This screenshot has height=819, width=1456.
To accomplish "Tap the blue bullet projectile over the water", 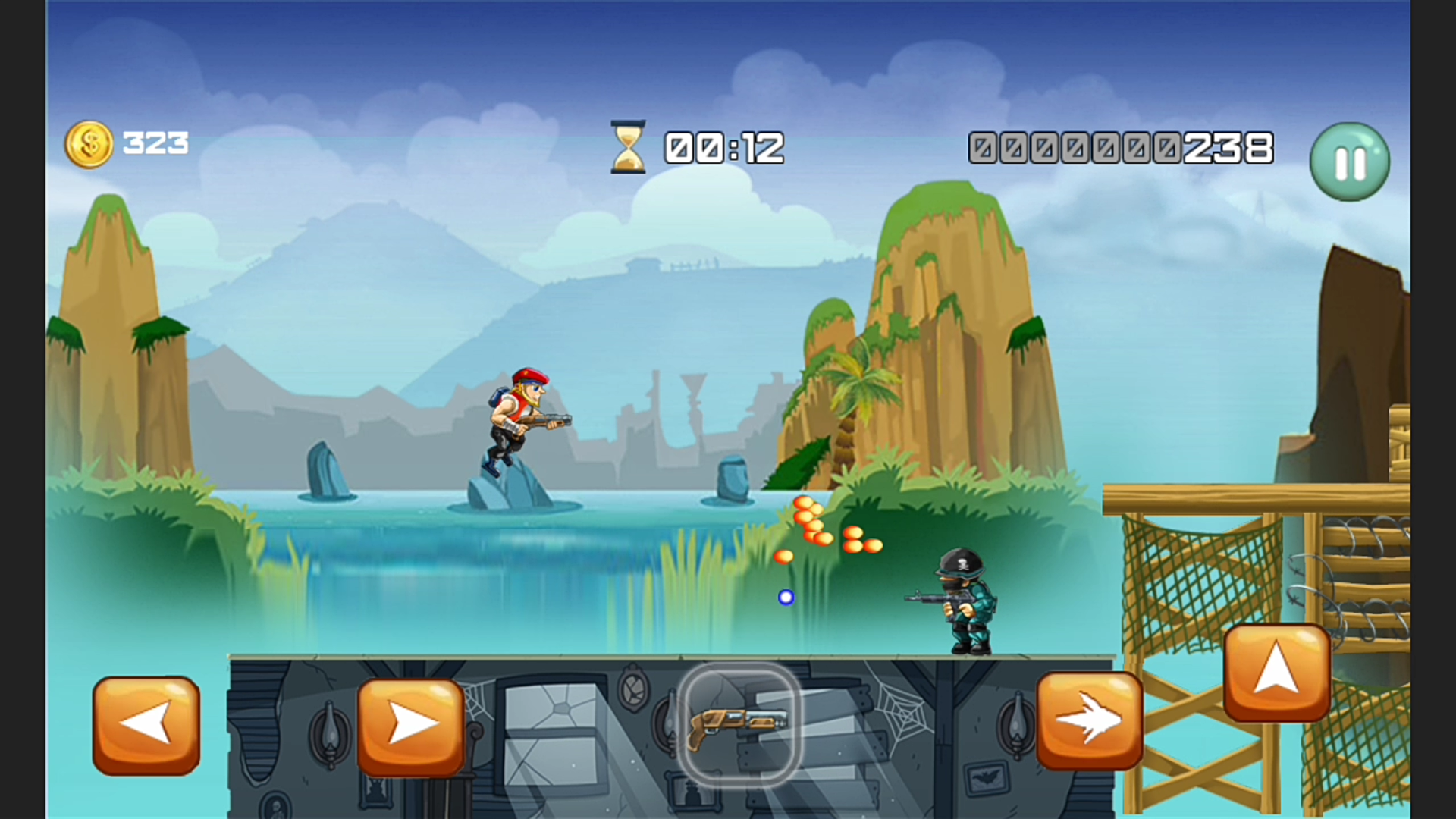I will tap(786, 598).
